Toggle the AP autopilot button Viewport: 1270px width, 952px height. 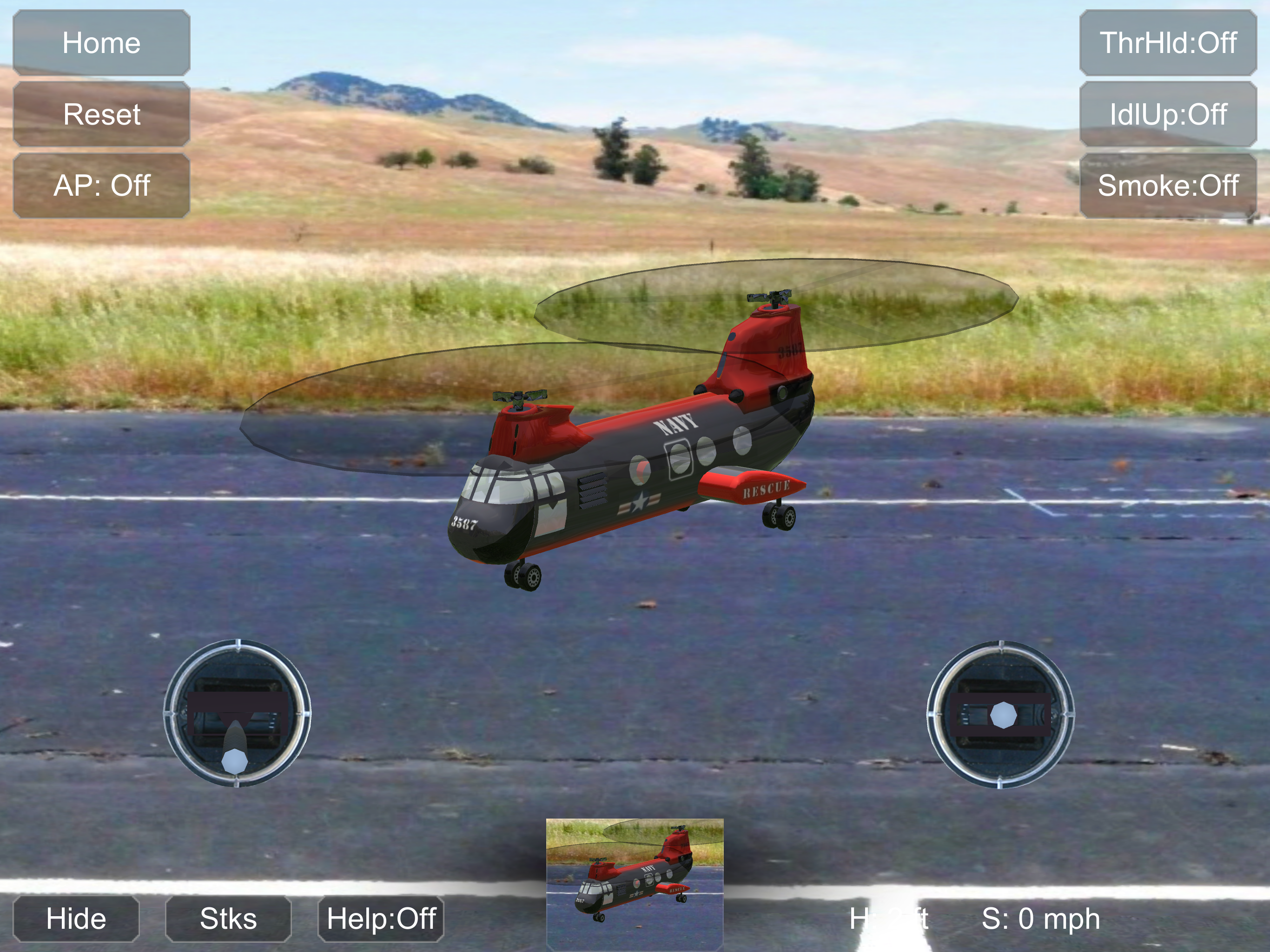click(x=102, y=185)
